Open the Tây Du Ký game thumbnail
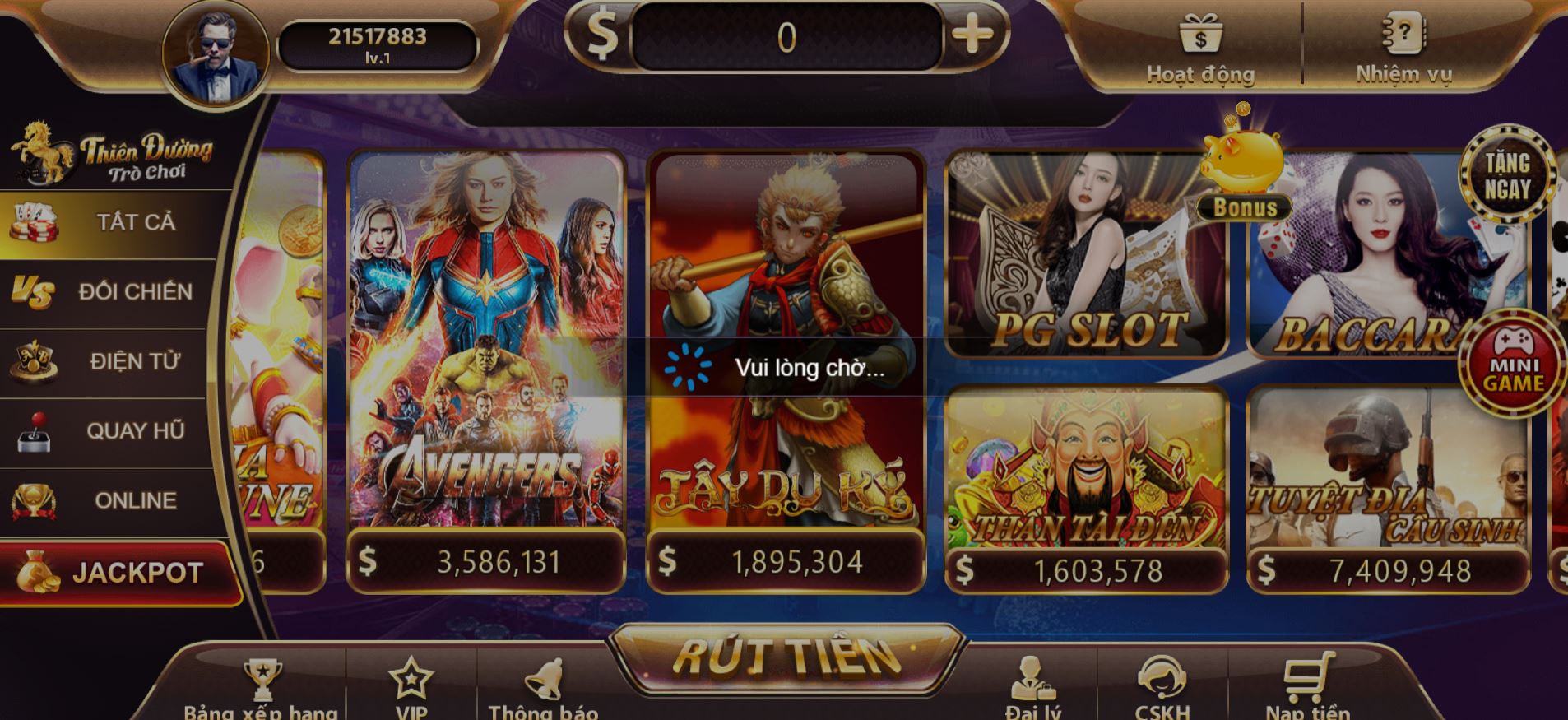 pyautogui.click(x=790, y=354)
